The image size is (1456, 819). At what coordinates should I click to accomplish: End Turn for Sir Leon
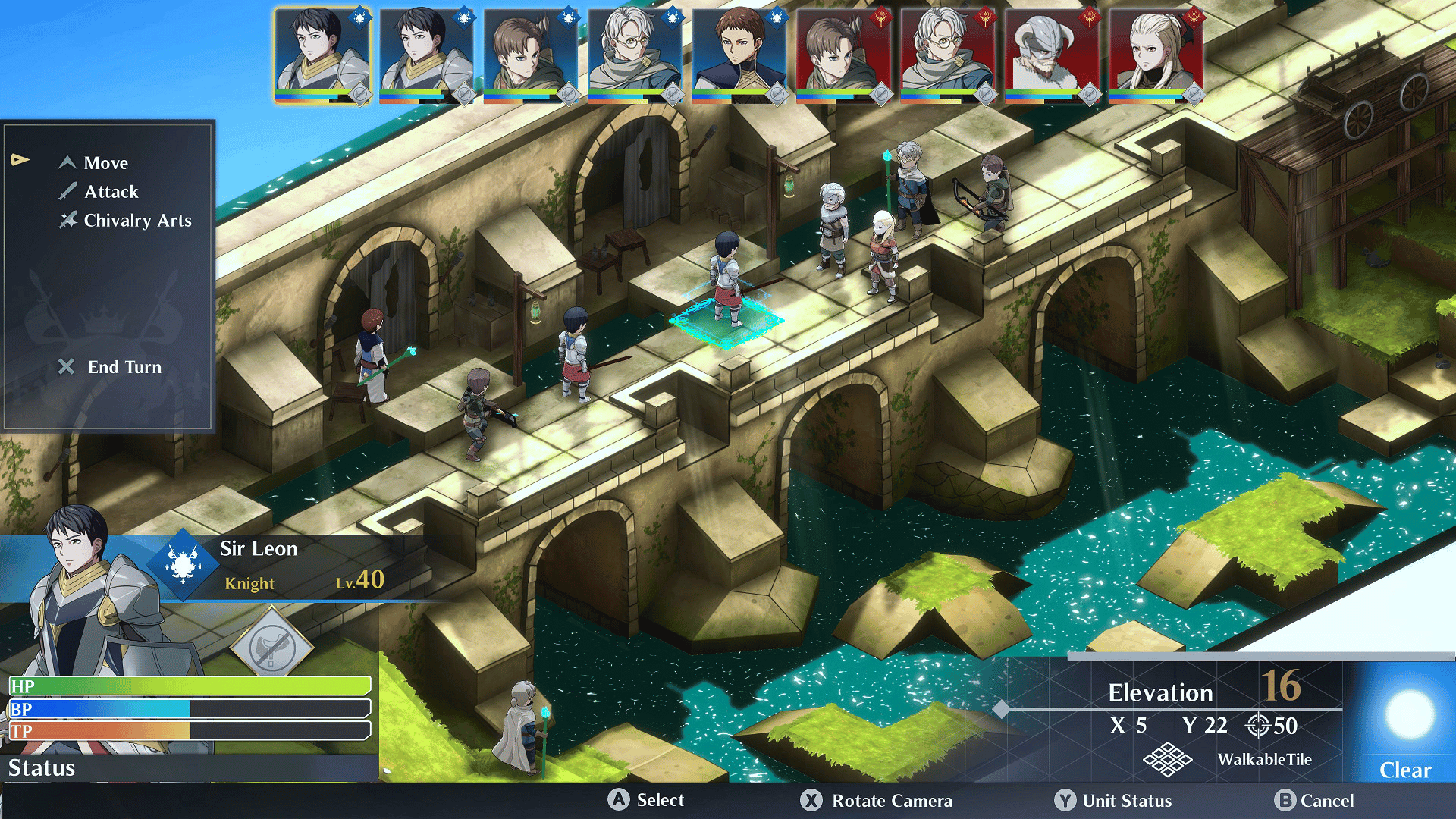point(124,367)
